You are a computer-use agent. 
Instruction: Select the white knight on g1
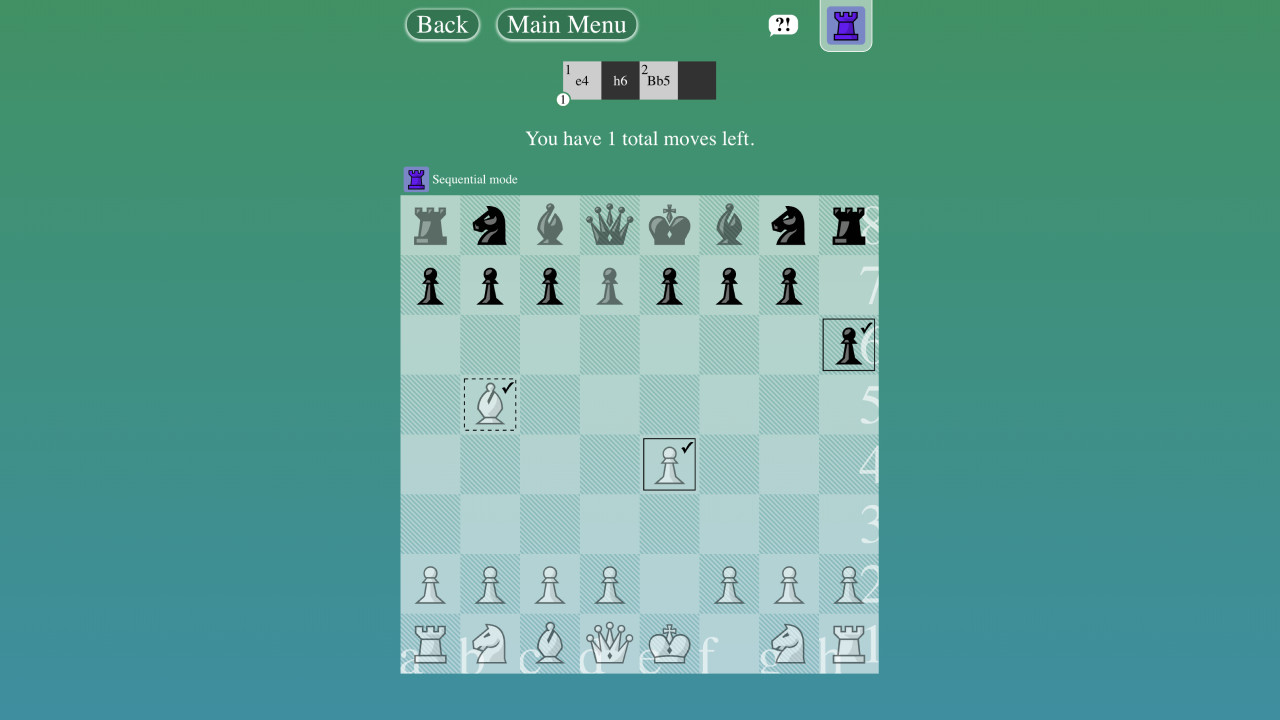[789, 644]
